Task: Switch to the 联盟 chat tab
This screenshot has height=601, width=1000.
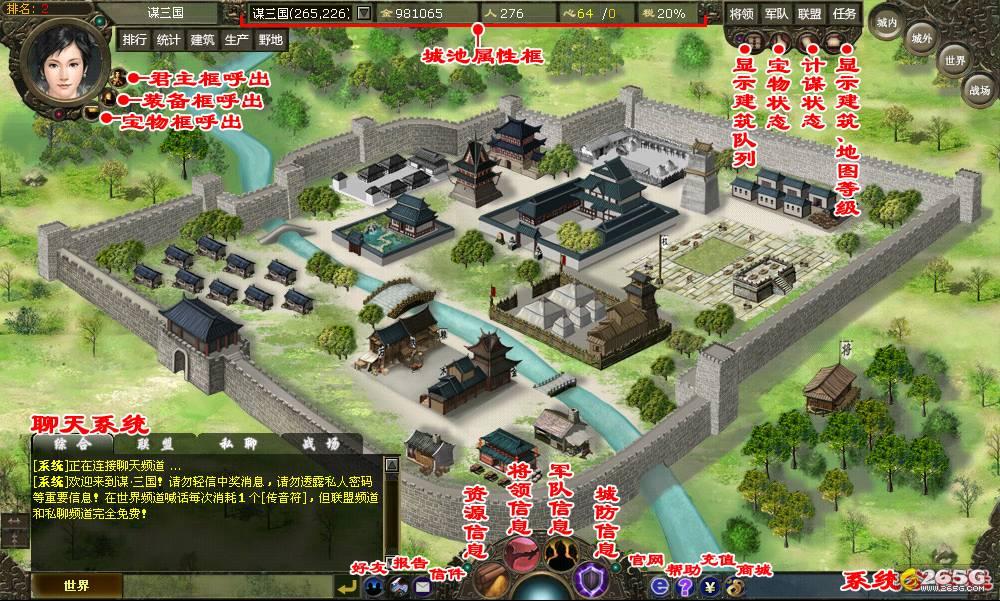Action: pos(155,443)
